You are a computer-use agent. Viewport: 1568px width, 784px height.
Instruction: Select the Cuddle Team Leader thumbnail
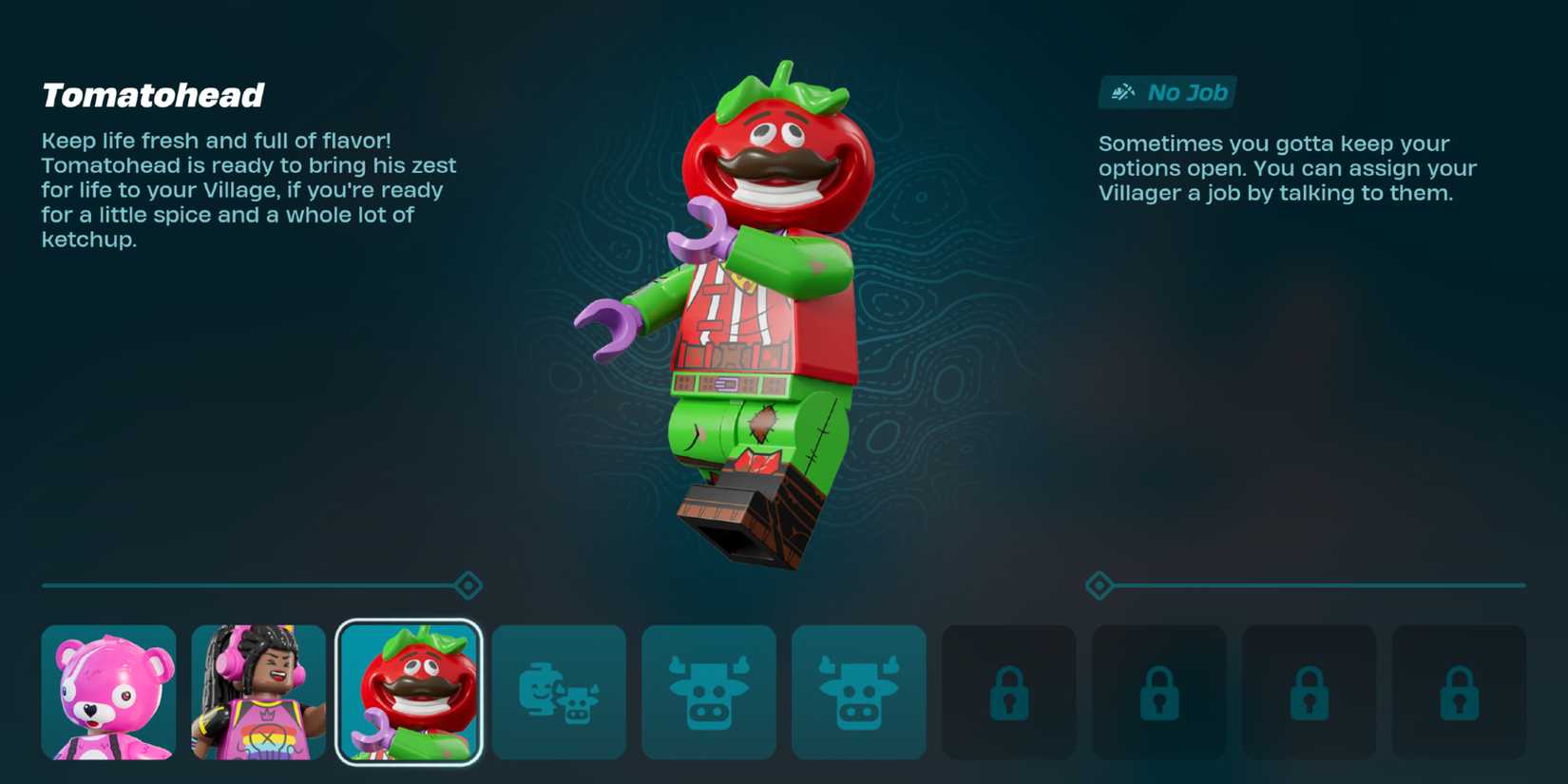(108, 692)
